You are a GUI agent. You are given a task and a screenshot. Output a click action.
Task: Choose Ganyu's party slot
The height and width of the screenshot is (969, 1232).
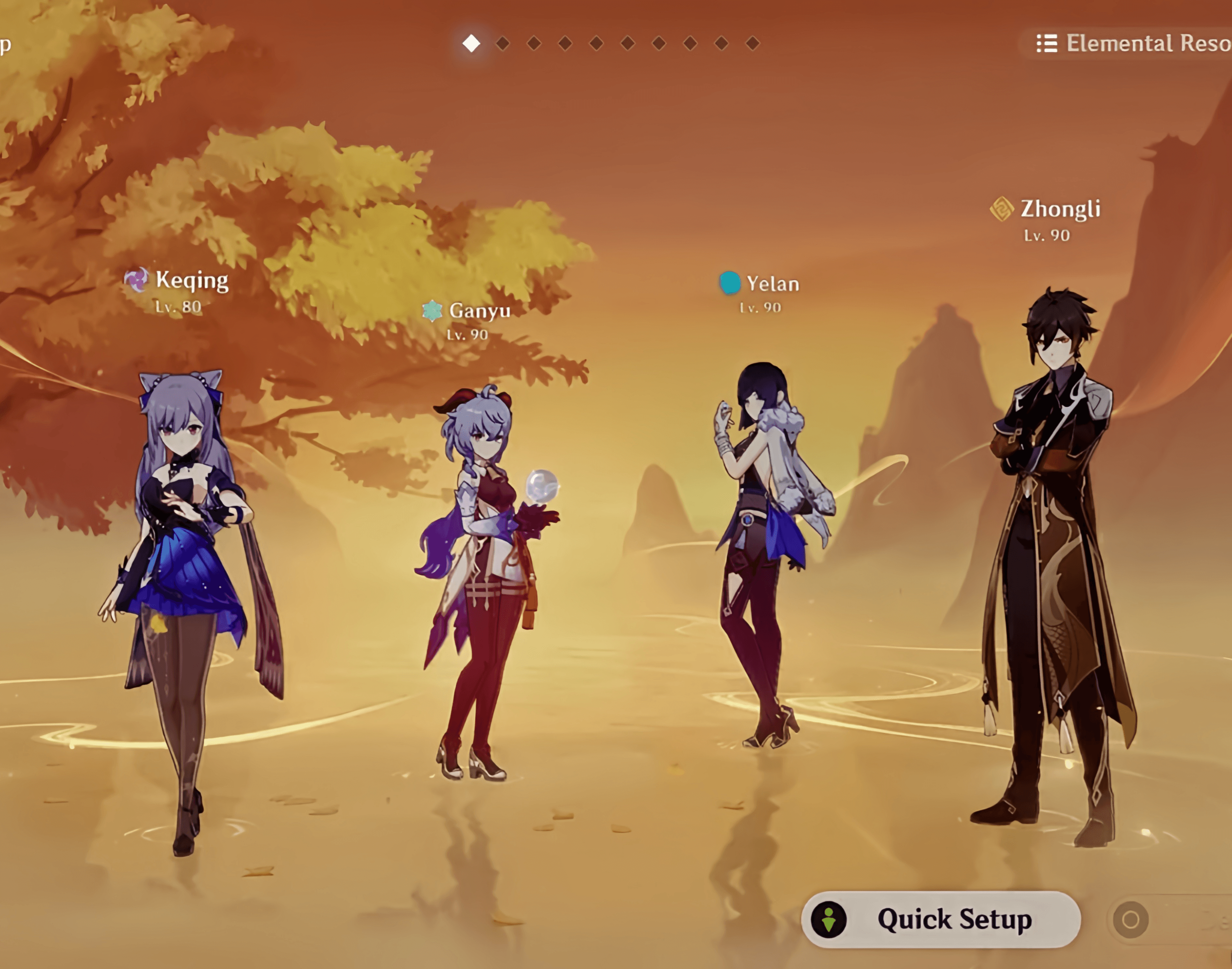482,567
